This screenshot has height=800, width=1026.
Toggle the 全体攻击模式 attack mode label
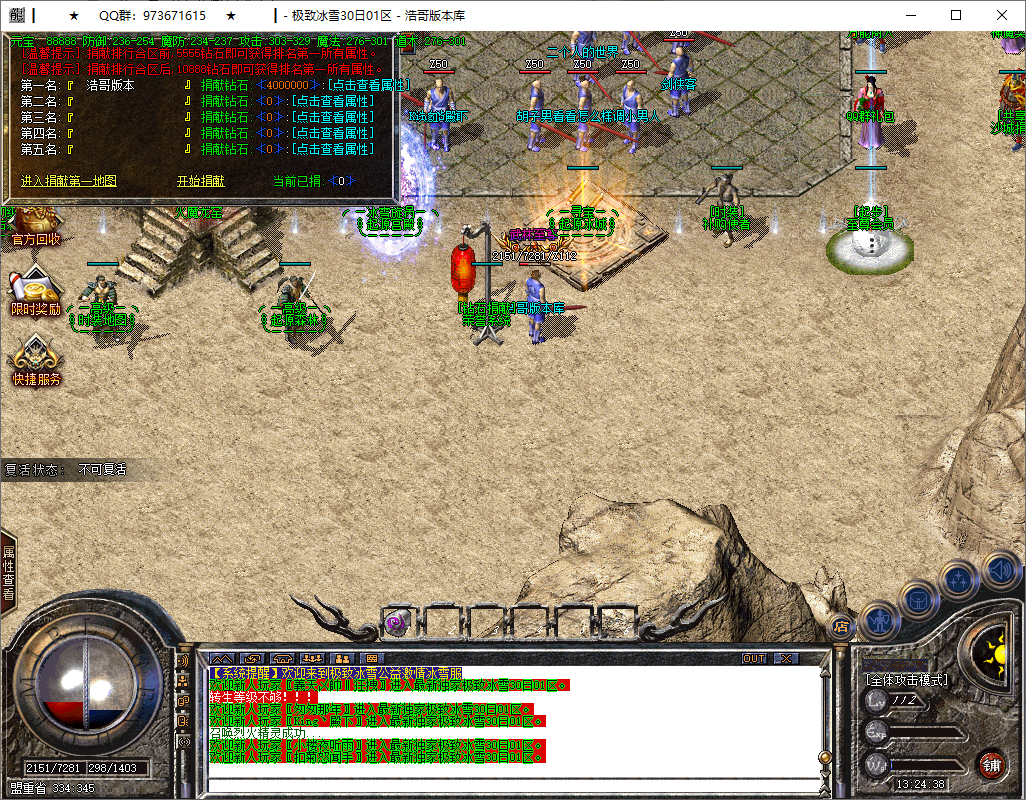pyautogui.click(x=907, y=680)
